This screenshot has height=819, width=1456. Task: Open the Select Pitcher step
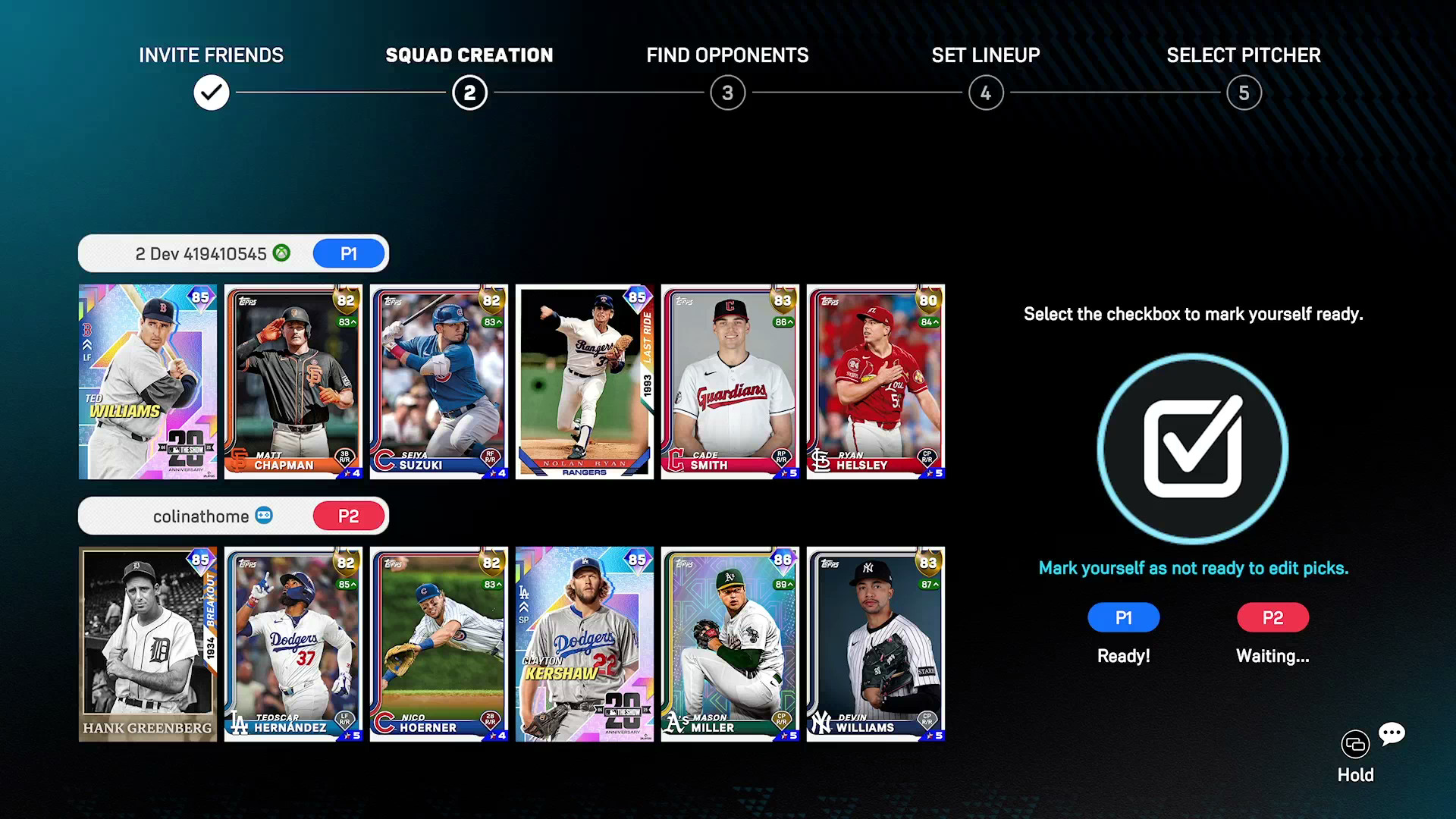click(x=1244, y=93)
